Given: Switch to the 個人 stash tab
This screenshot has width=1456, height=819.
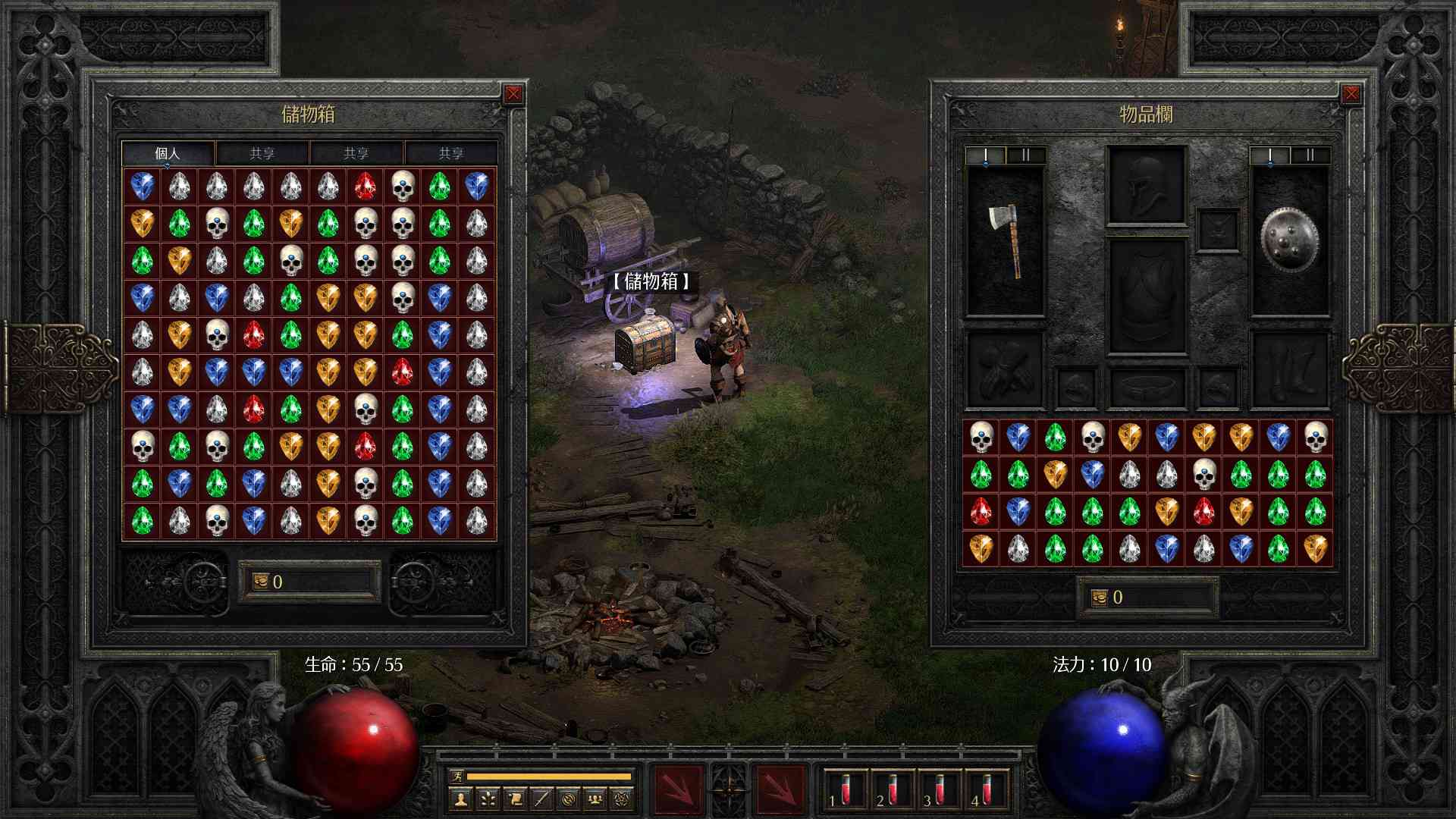Looking at the screenshot, I should [x=168, y=153].
